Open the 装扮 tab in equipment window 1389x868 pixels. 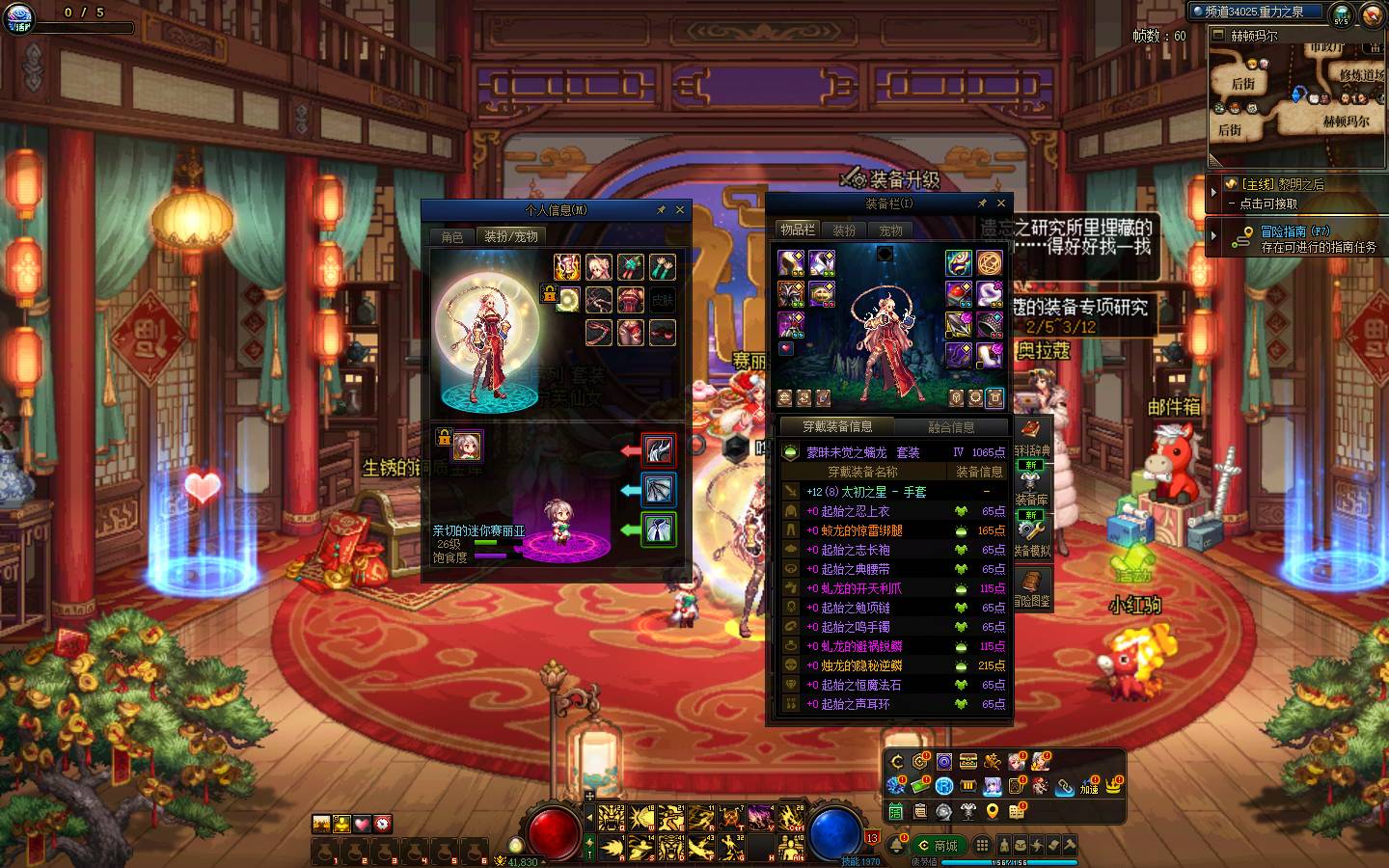point(844,231)
